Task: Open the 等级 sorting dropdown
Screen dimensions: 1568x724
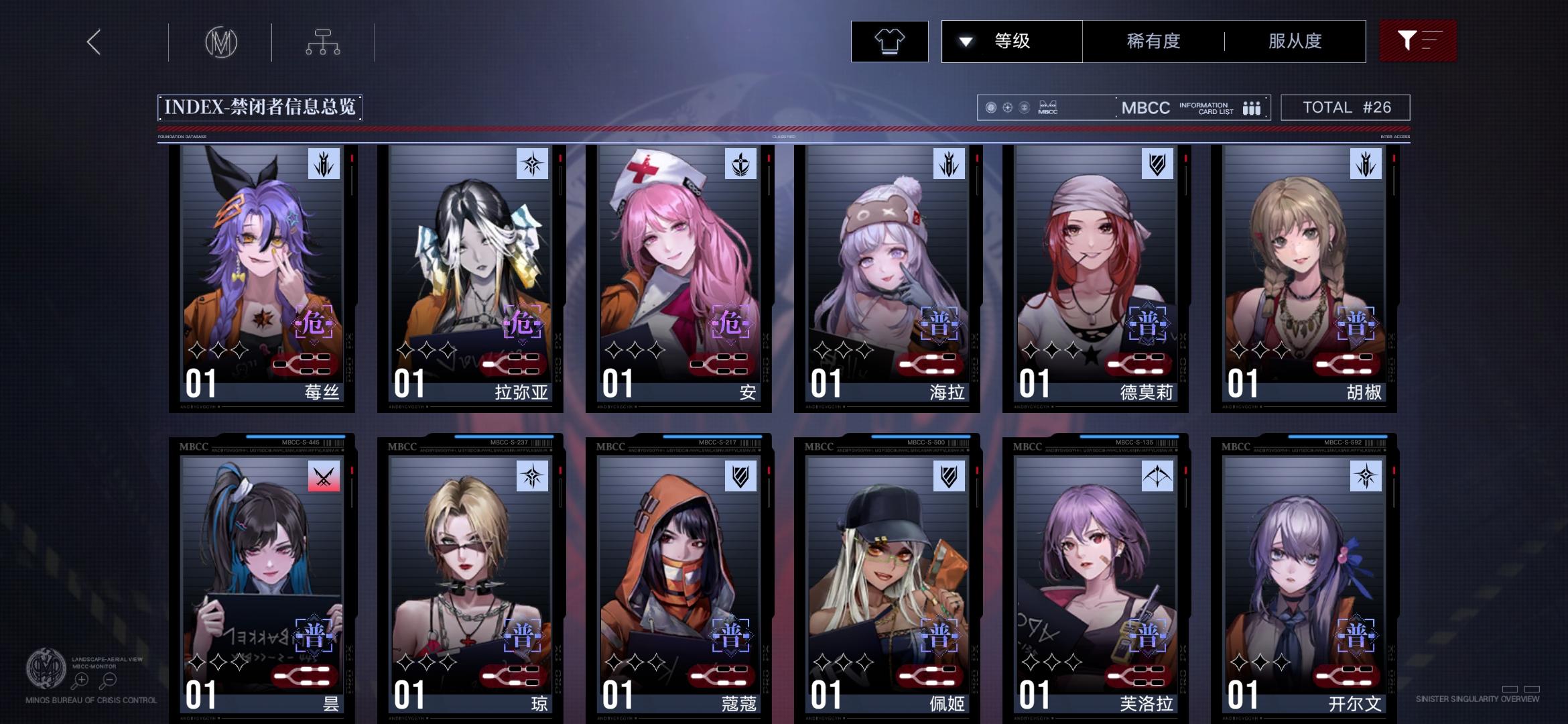Action: 1012,41
